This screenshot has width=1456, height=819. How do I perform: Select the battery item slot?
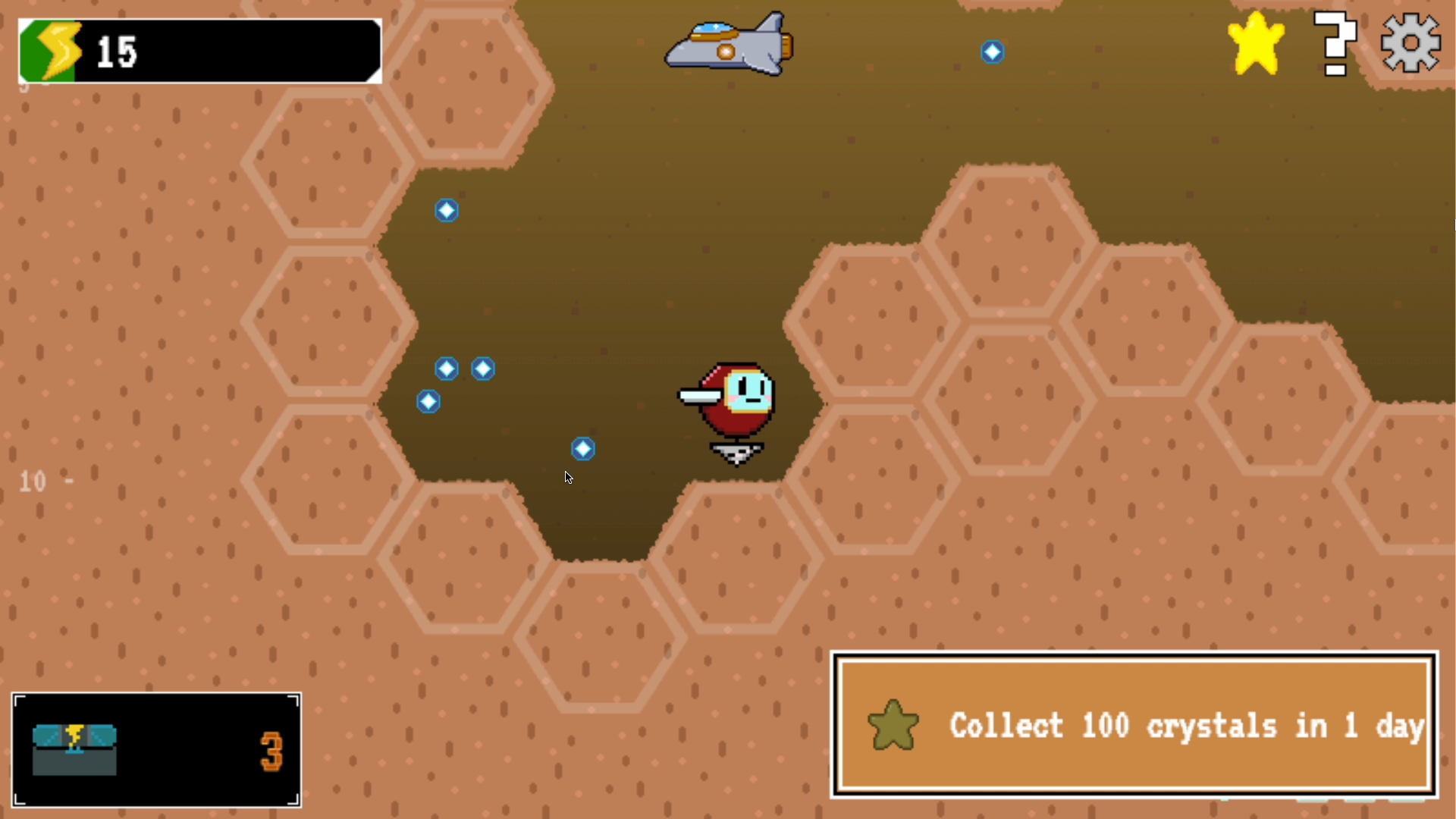pos(156,749)
